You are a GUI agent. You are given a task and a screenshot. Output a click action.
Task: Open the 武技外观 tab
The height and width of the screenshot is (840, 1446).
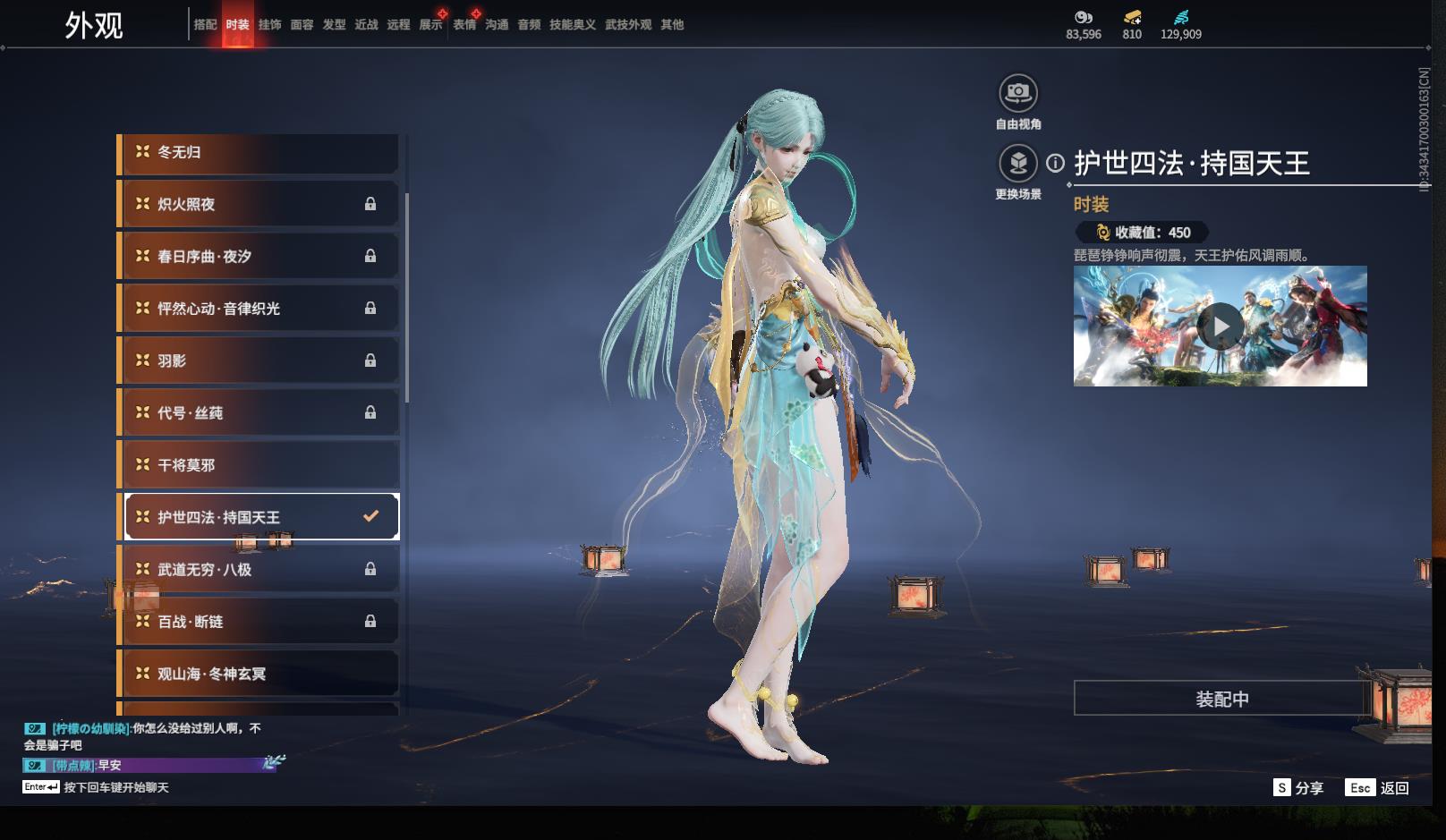click(627, 25)
